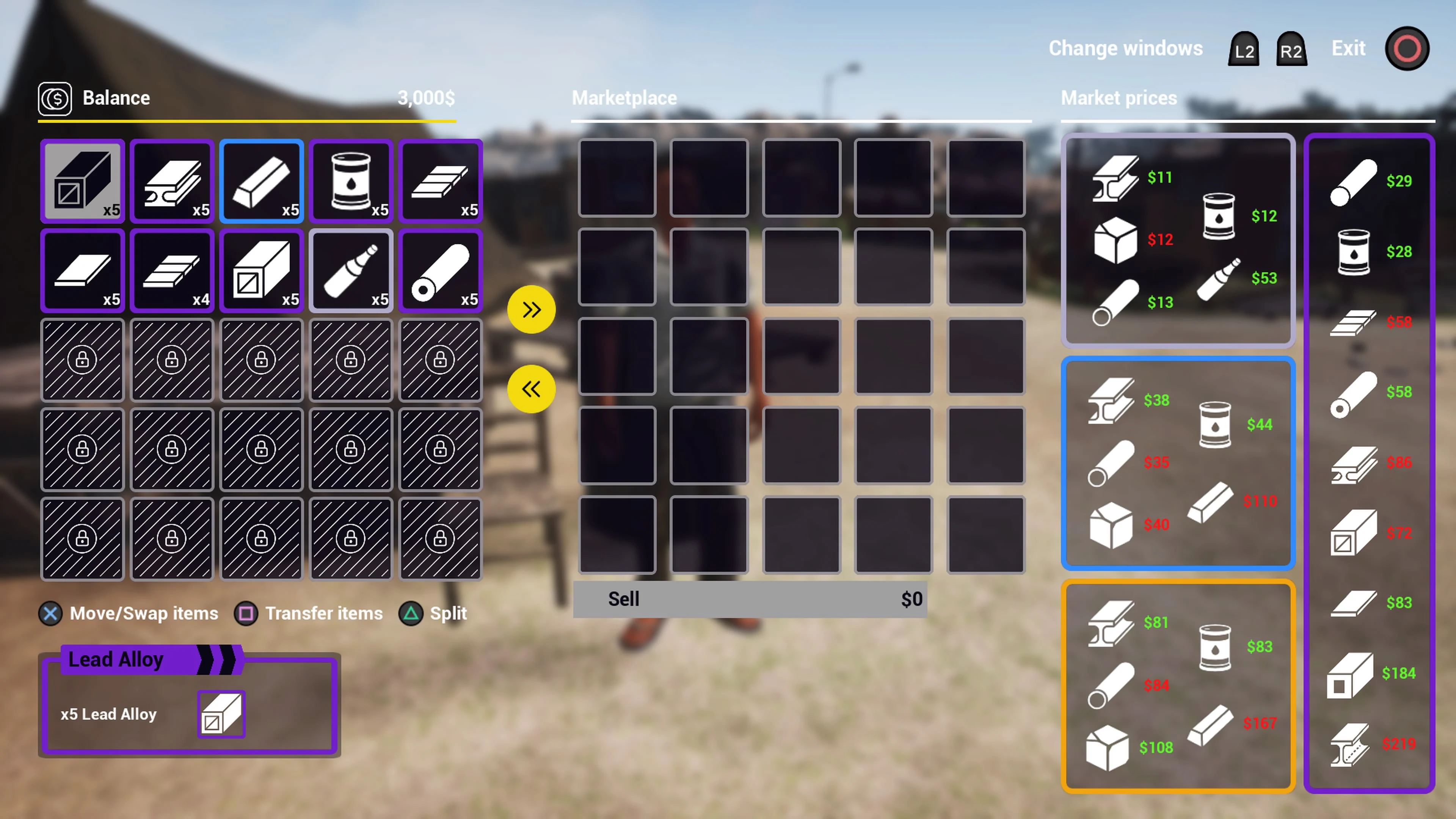Select the x5 Lead Alloy block in inventory
The height and width of the screenshot is (819, 1456).
(83, 181)
